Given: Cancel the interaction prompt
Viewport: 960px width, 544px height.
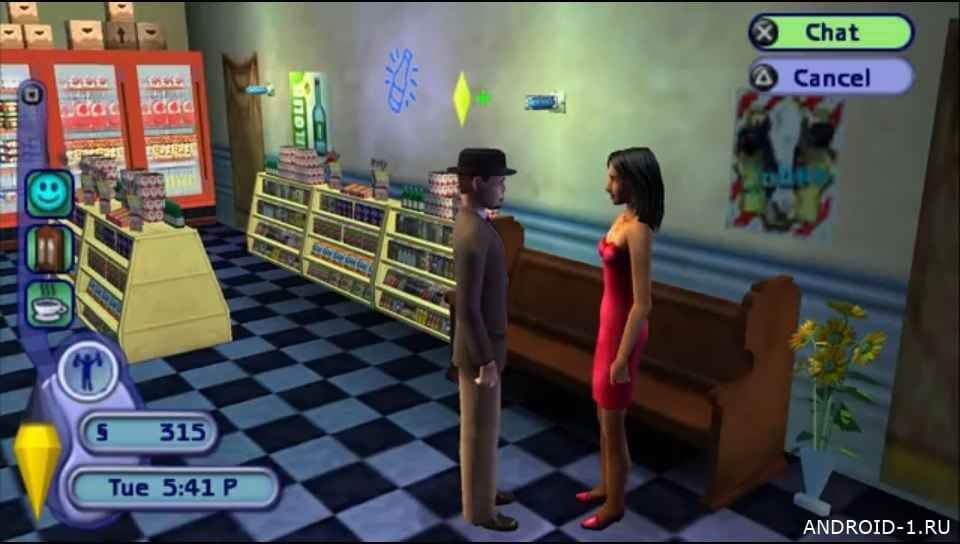Looking at the screenshot, I should pos(831,77).
